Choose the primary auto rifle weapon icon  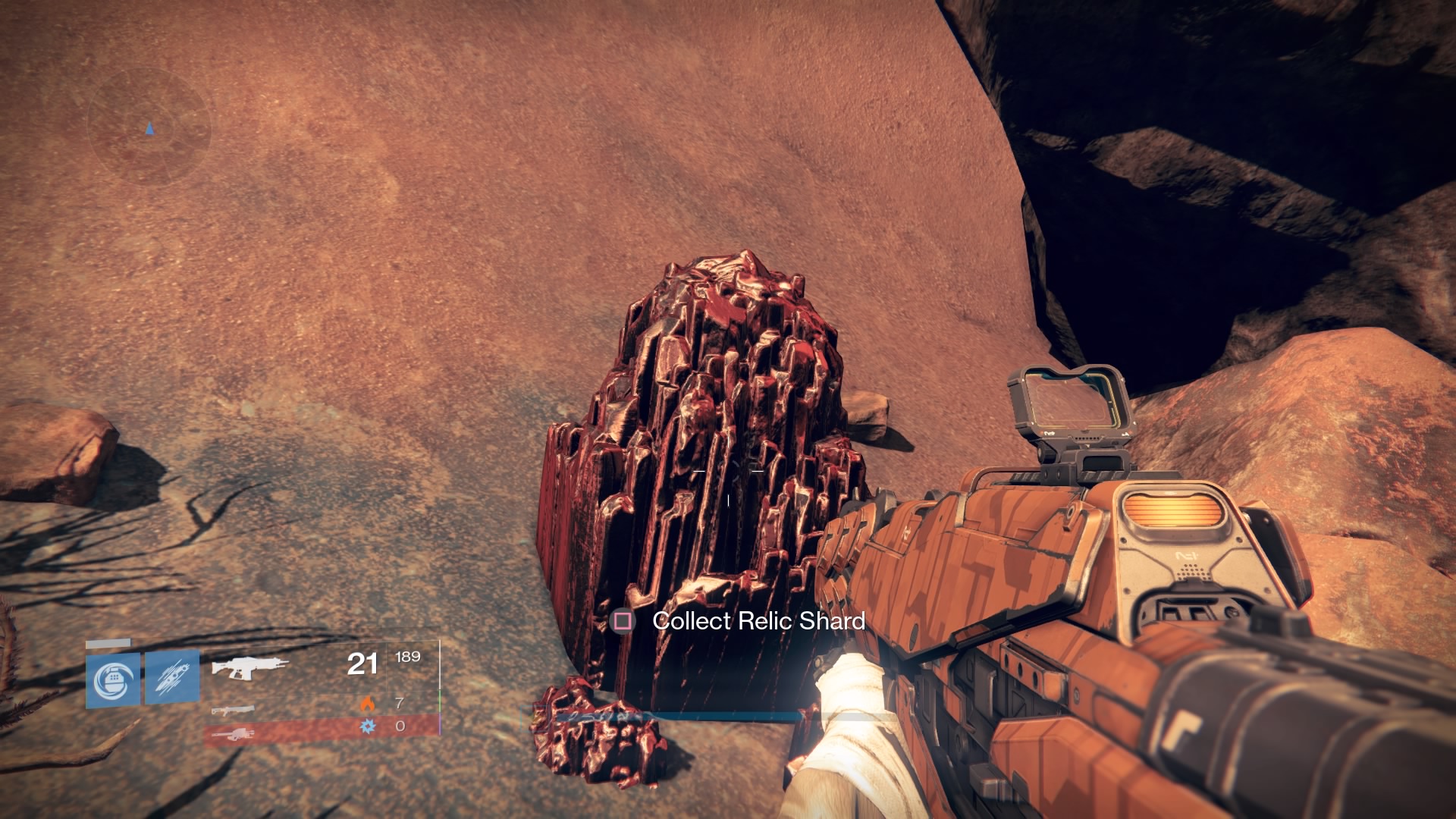(249, 667)
